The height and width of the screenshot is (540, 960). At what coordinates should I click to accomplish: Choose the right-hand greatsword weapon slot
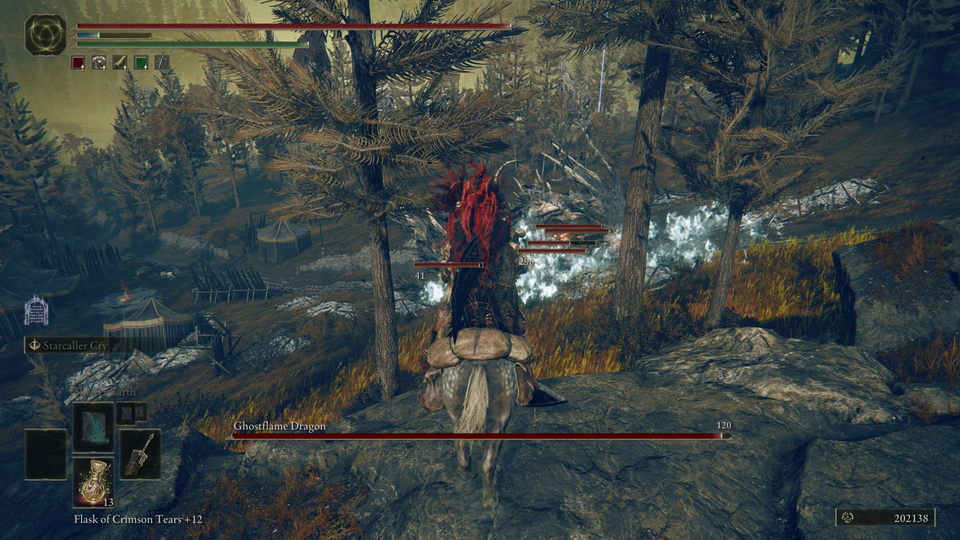click(140, 454)
